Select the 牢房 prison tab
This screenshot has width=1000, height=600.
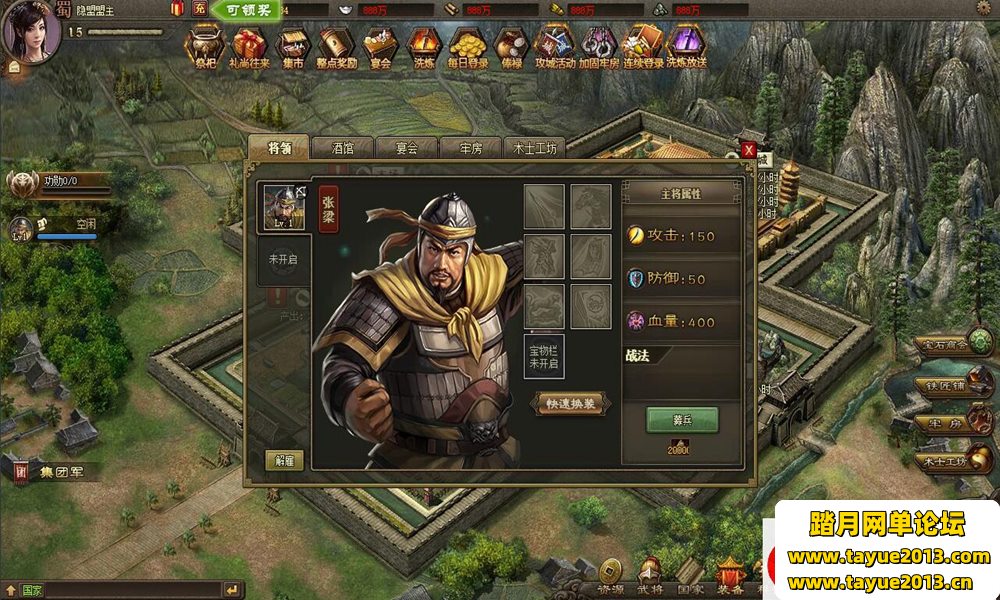pyautogui.click(x=470, y=147)
